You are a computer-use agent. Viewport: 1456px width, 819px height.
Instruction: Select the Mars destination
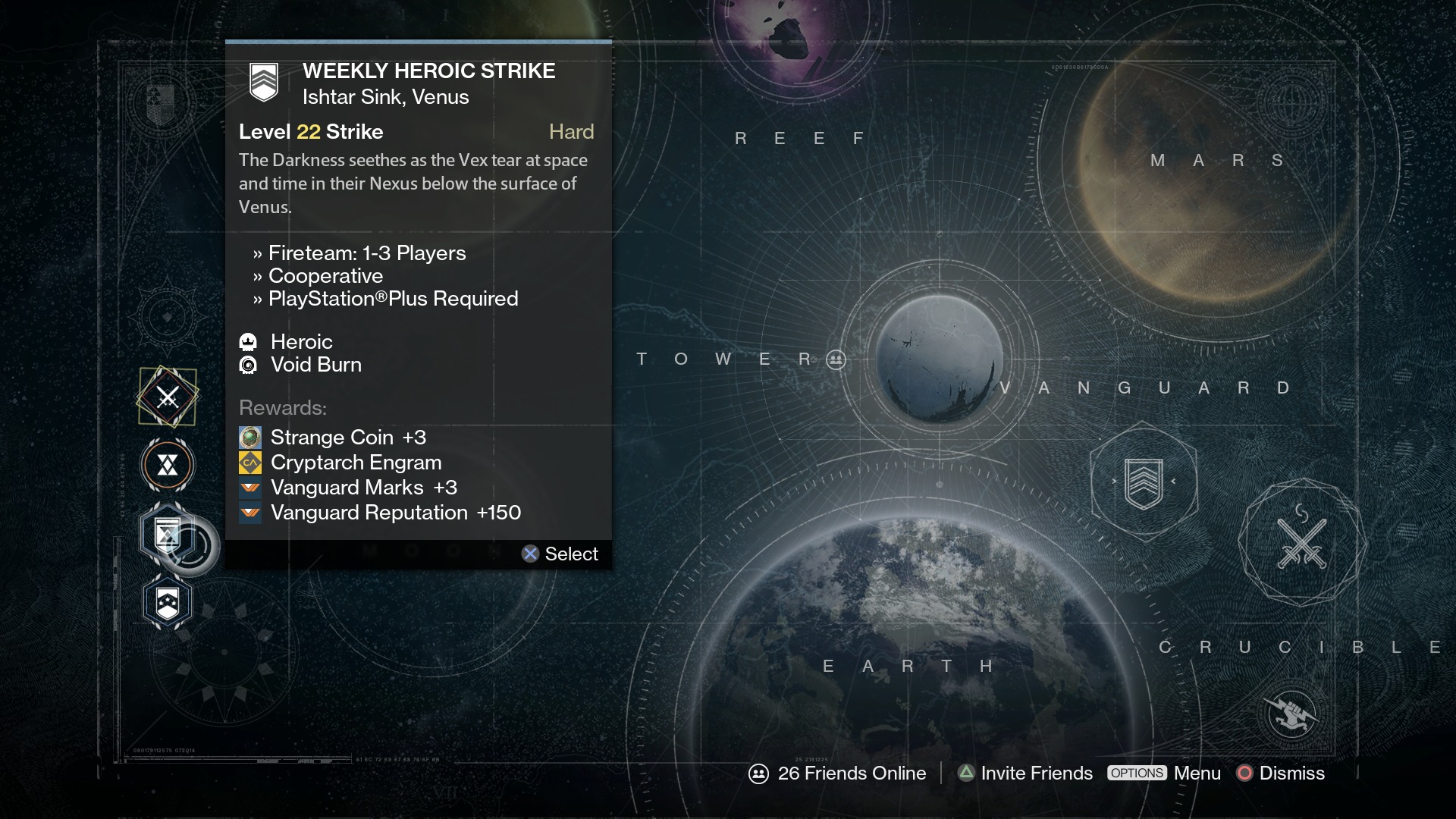point(1213,160)
